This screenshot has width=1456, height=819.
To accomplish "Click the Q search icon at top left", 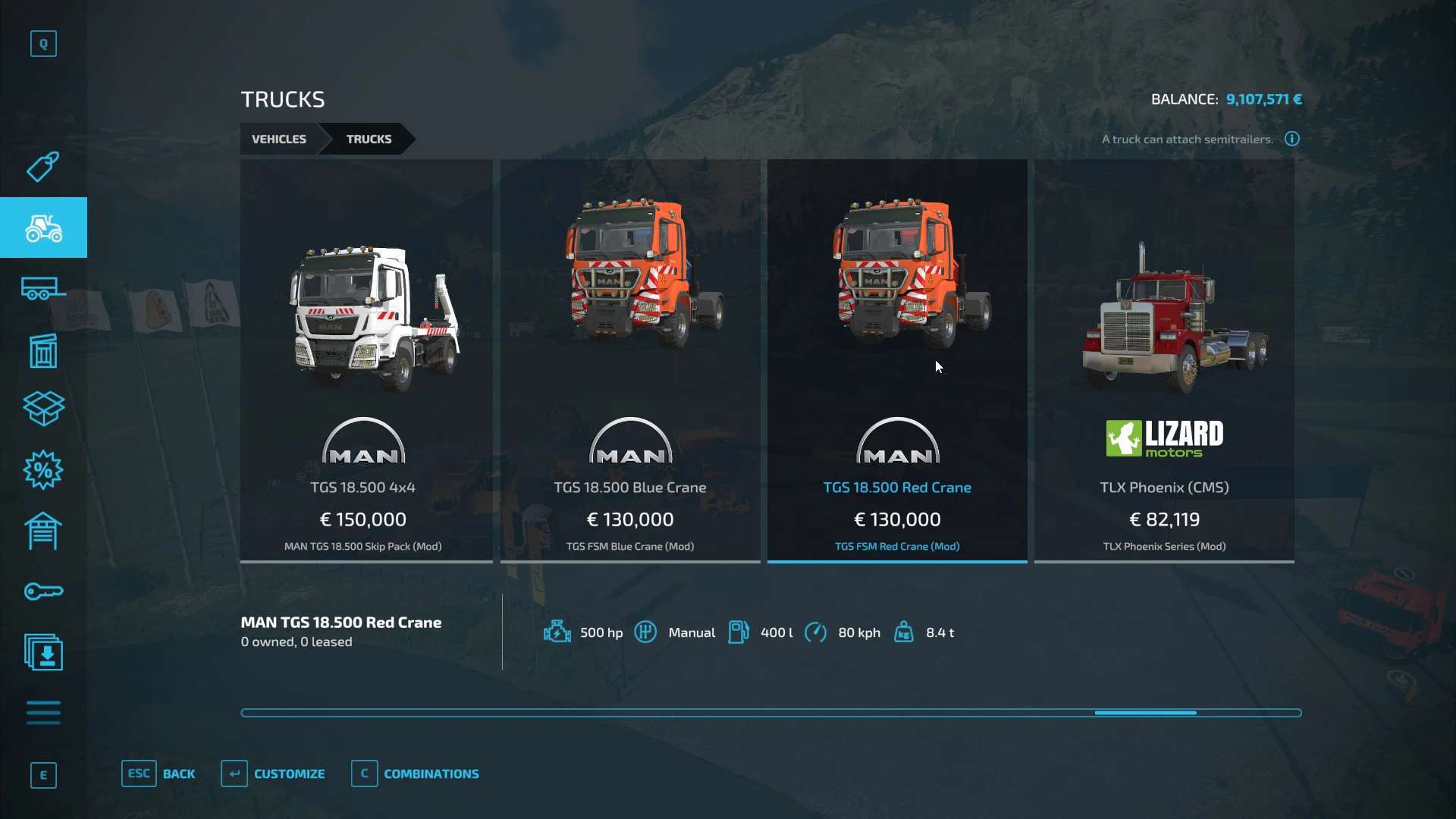I will pyautogui.click(x=43, y=43).
